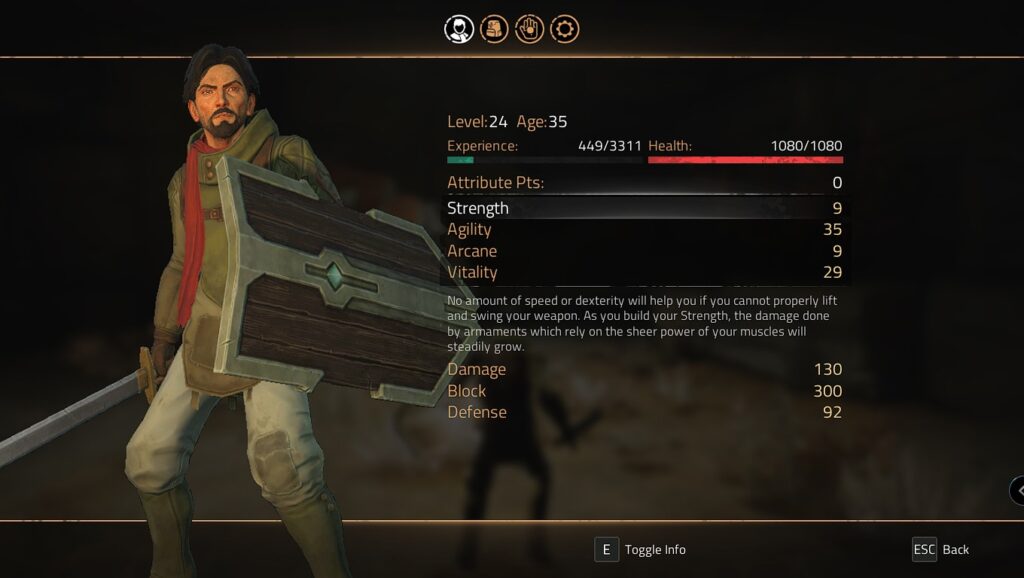Select the Strength attribute row
This screenshot has width=1024, height=578.
(x=644, y=208)
